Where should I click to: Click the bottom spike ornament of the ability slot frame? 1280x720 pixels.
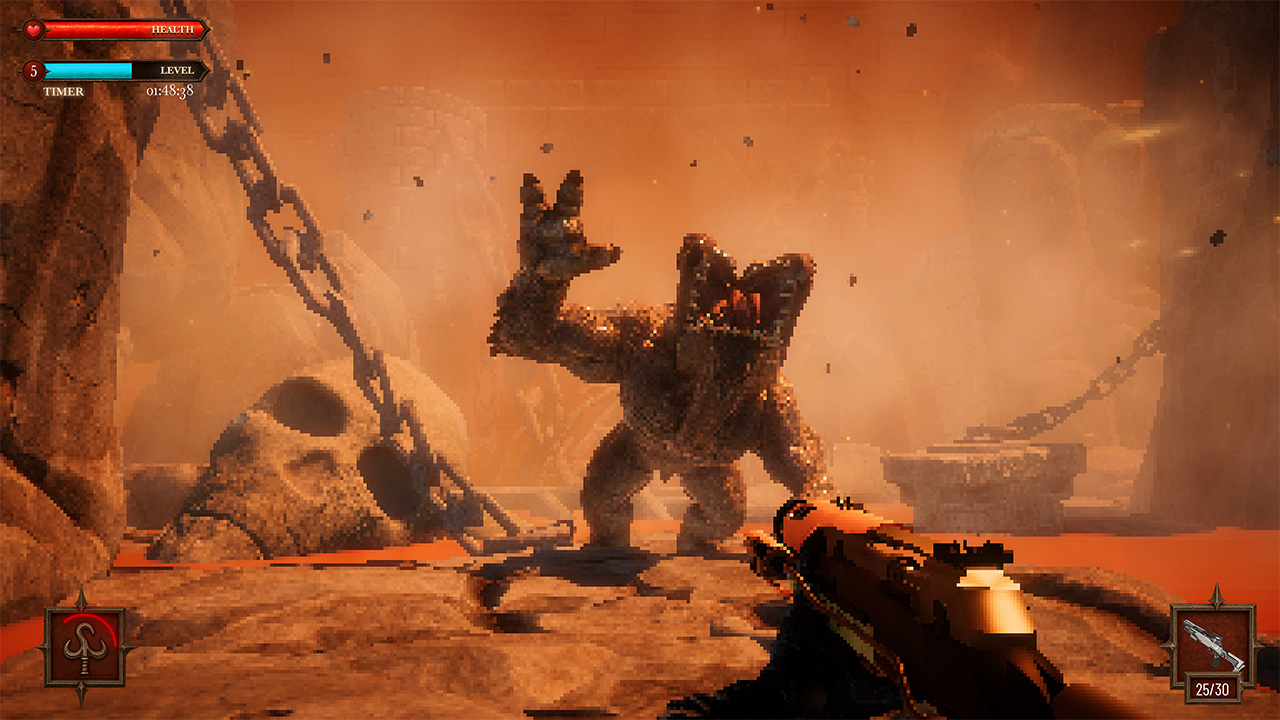82,691
